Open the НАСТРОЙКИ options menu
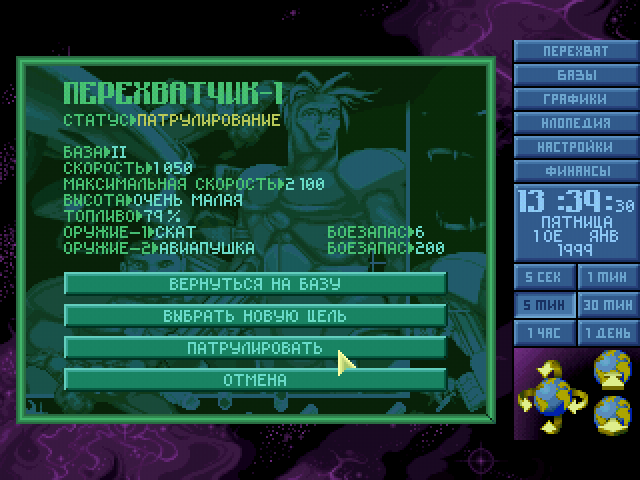The height and width of the screenshot is (480, 640). pos(575,147)
